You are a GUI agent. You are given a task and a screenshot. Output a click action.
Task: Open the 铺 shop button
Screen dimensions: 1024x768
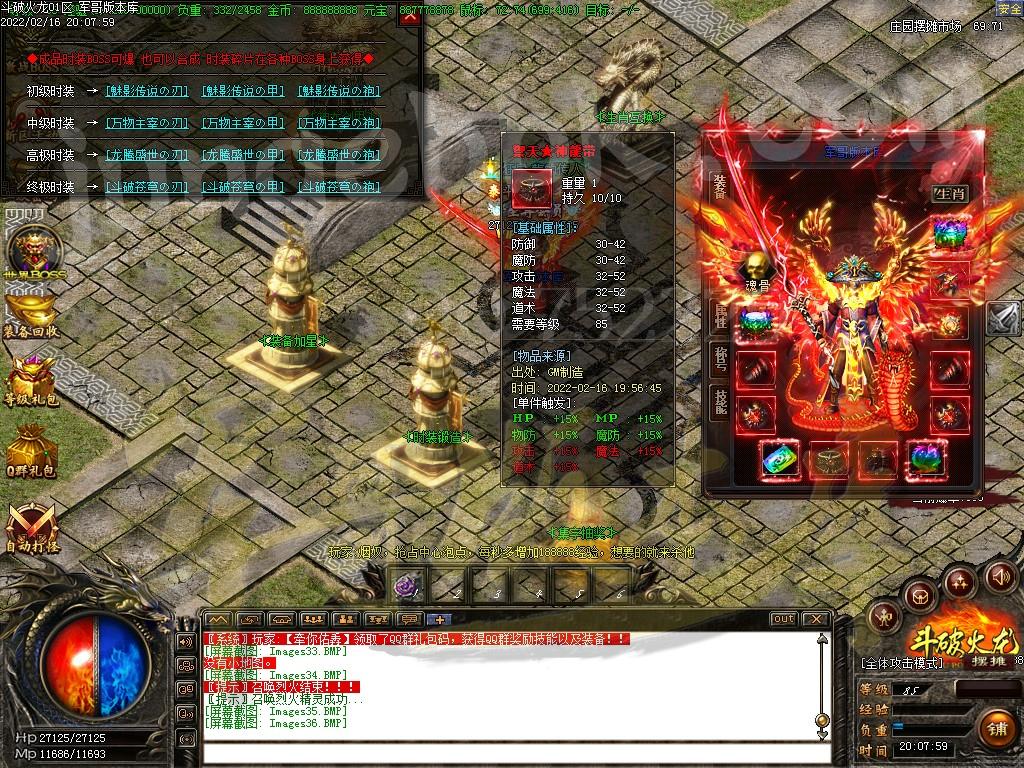point(993,728)
